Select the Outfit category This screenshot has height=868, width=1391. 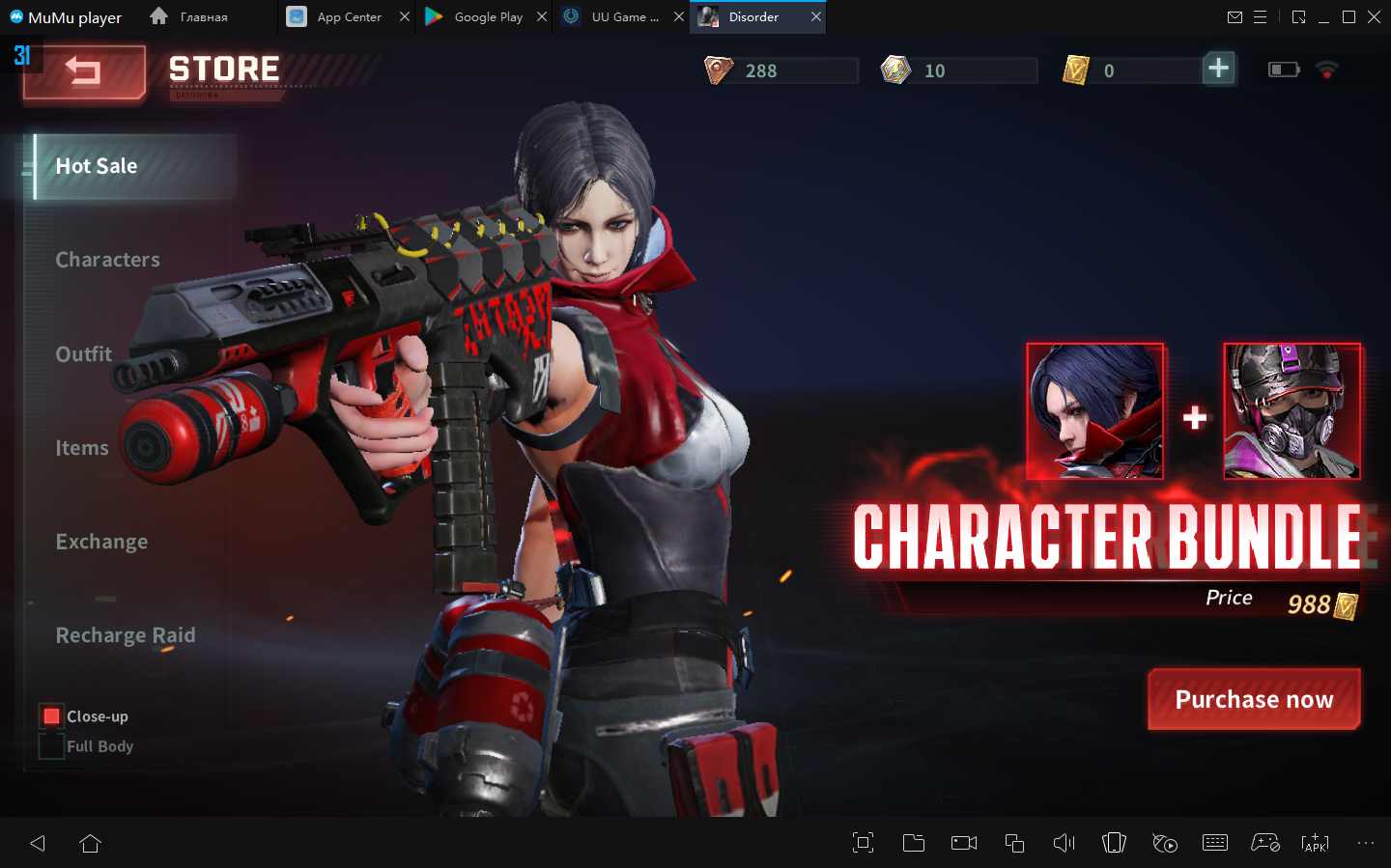[84, 354]
